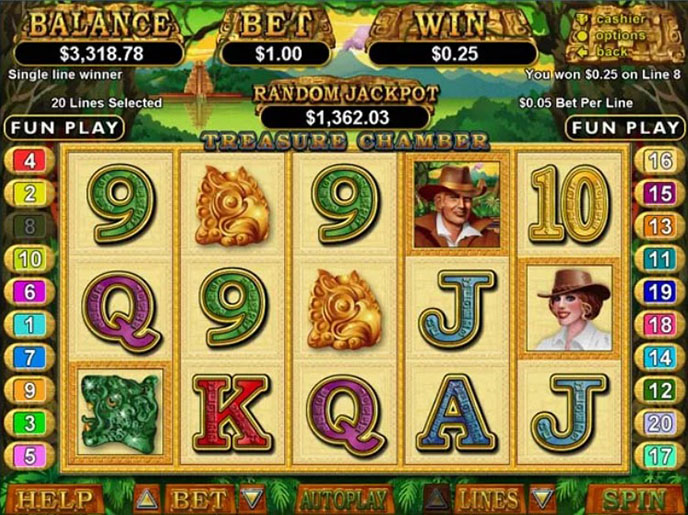Raise the lines count with the up arrow

tap(437, 498)
